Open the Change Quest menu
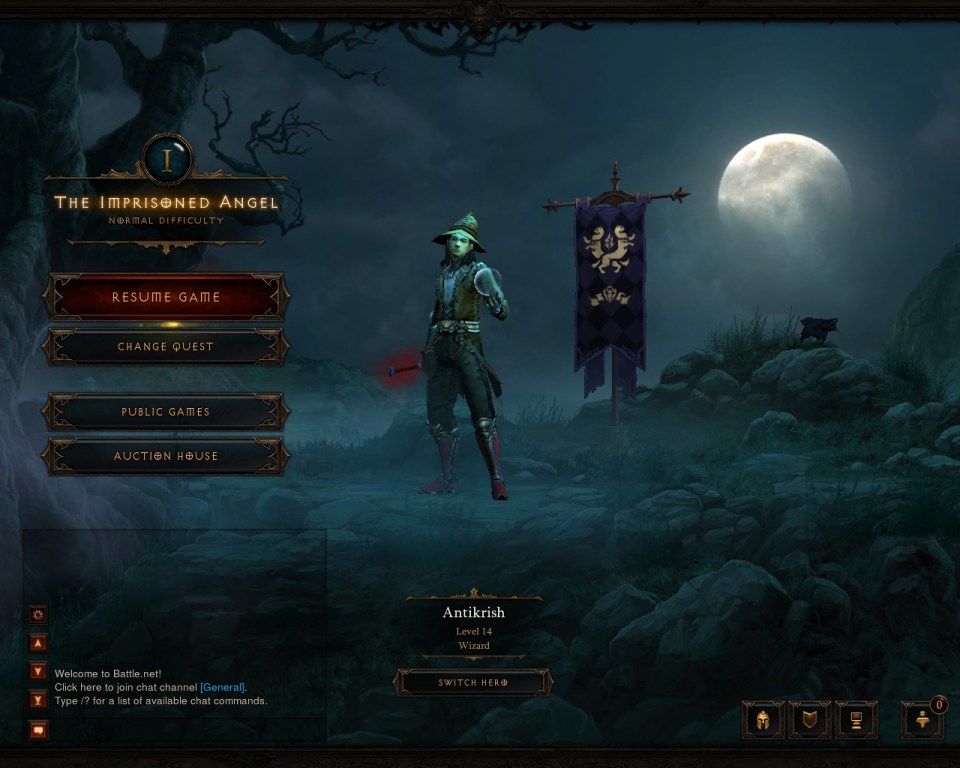The width and height of the screenshot is (960, 768). 166,347
